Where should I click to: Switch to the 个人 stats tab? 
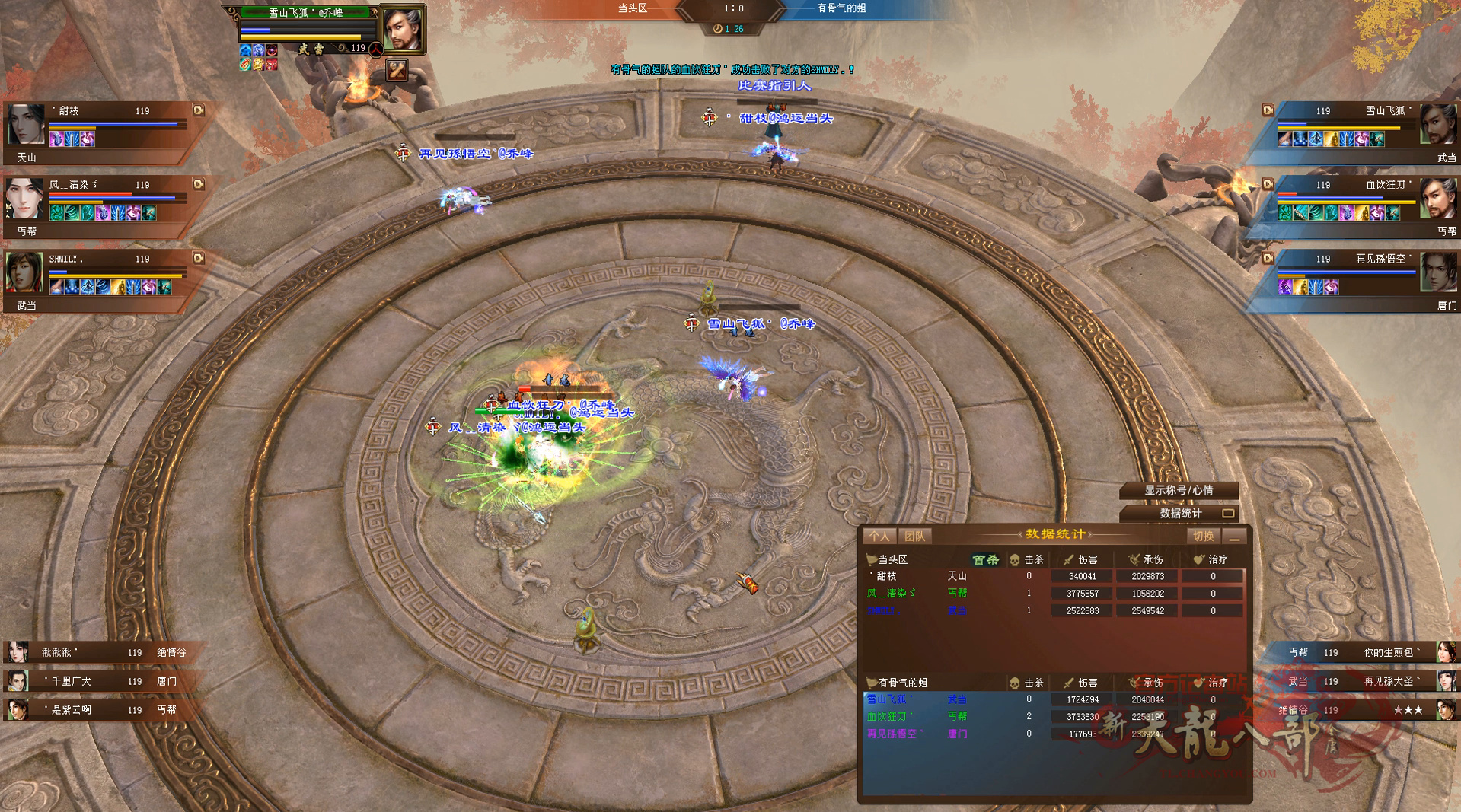tap(879, 537)
